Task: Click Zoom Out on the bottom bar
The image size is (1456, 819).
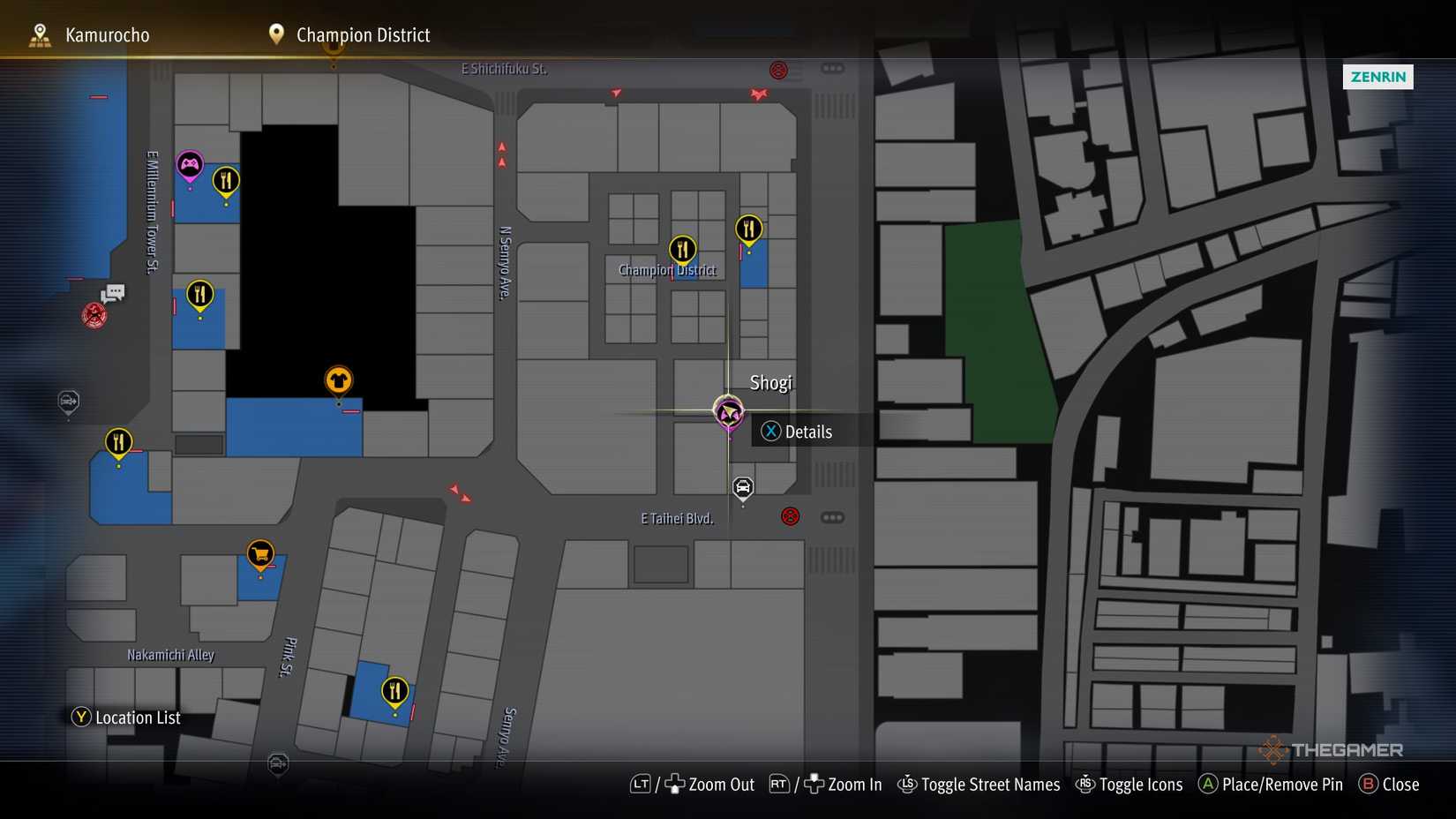Action: (709, 784)
